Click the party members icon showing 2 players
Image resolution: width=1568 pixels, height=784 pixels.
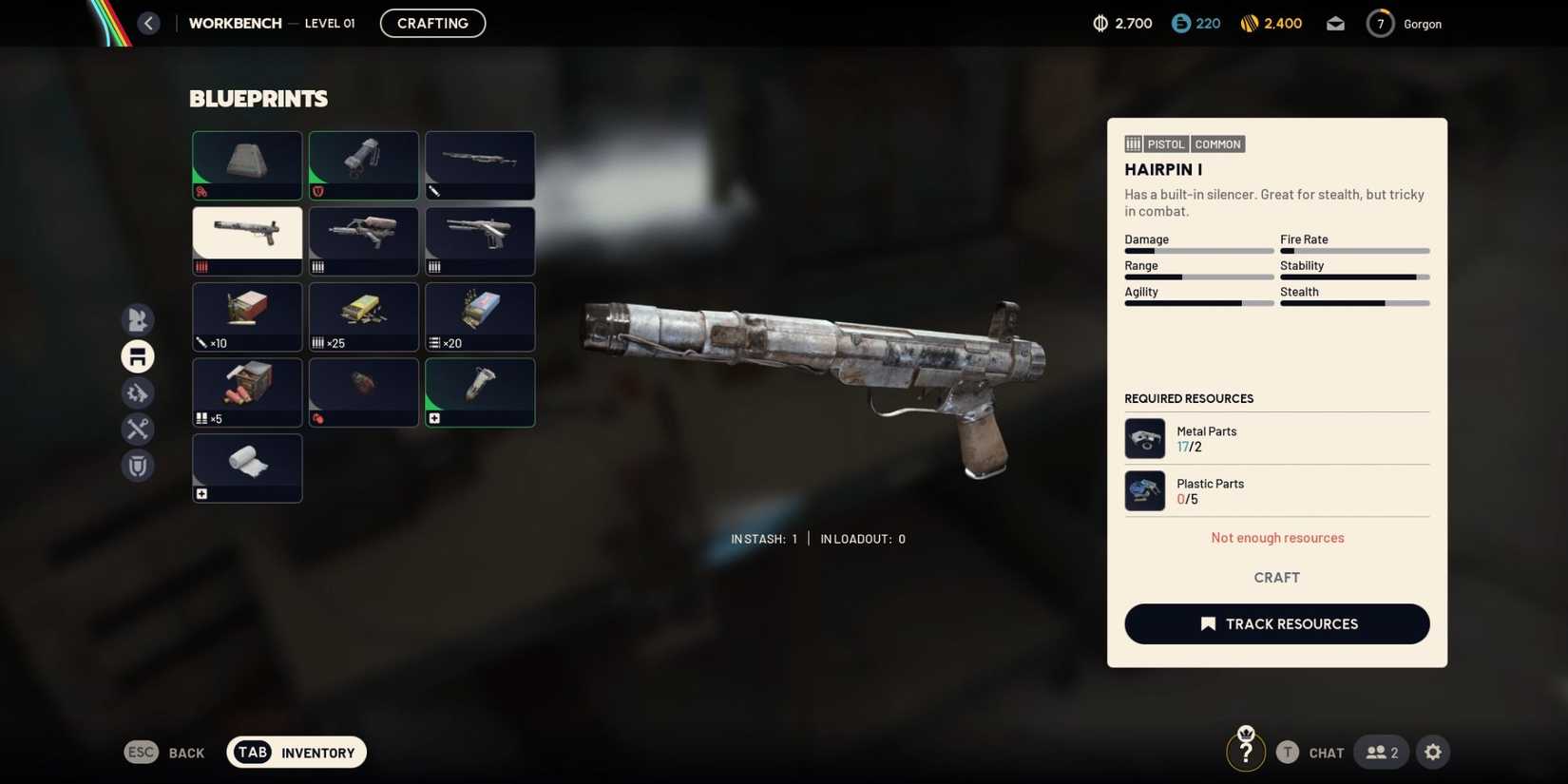pos(1380,752)
